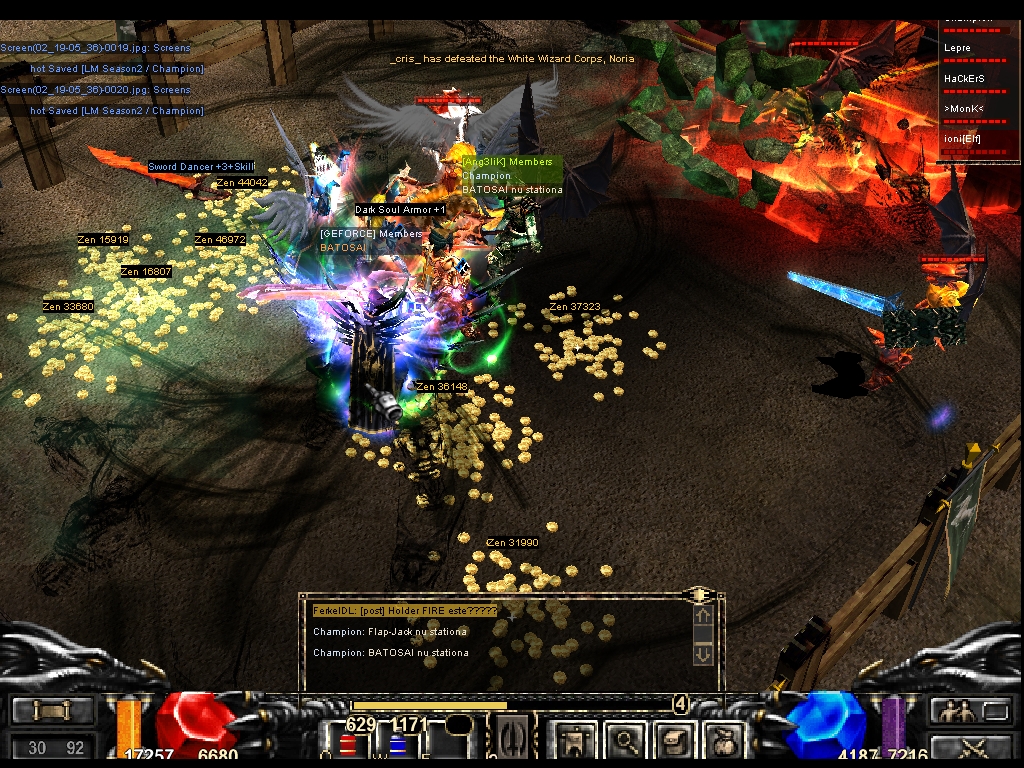
Task: Open the inventory bag
Action: (x=722, y=741)
